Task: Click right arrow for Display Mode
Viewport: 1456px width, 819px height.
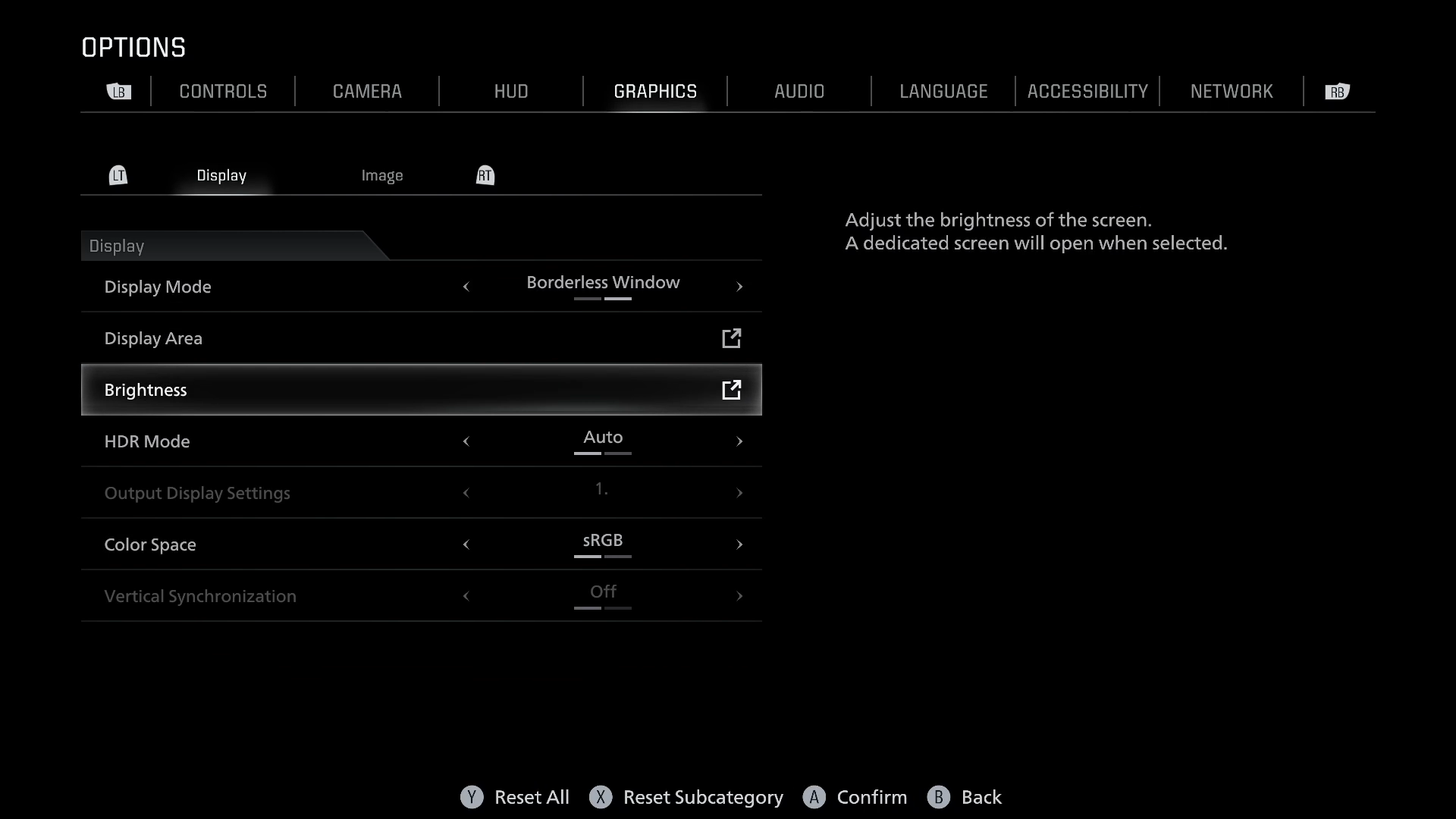Action: [739, 287]
